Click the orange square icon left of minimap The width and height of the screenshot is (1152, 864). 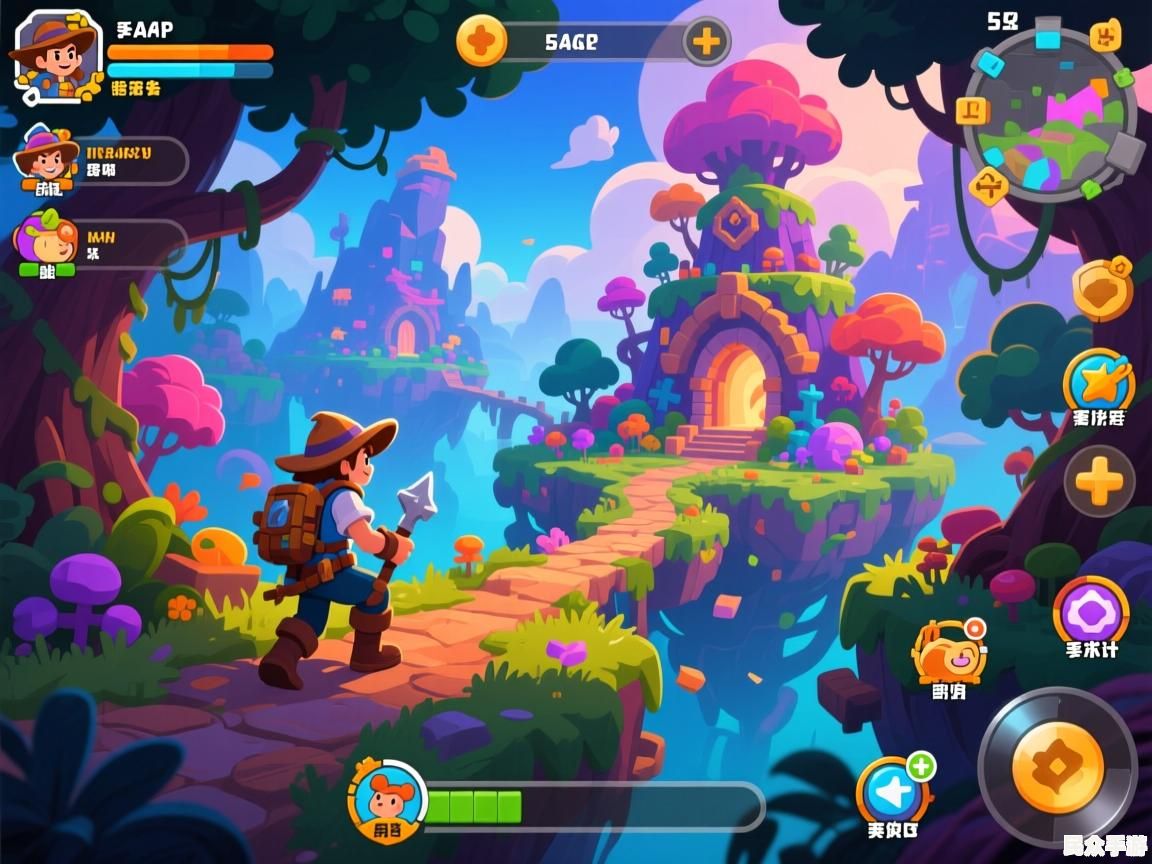[972, 110]
